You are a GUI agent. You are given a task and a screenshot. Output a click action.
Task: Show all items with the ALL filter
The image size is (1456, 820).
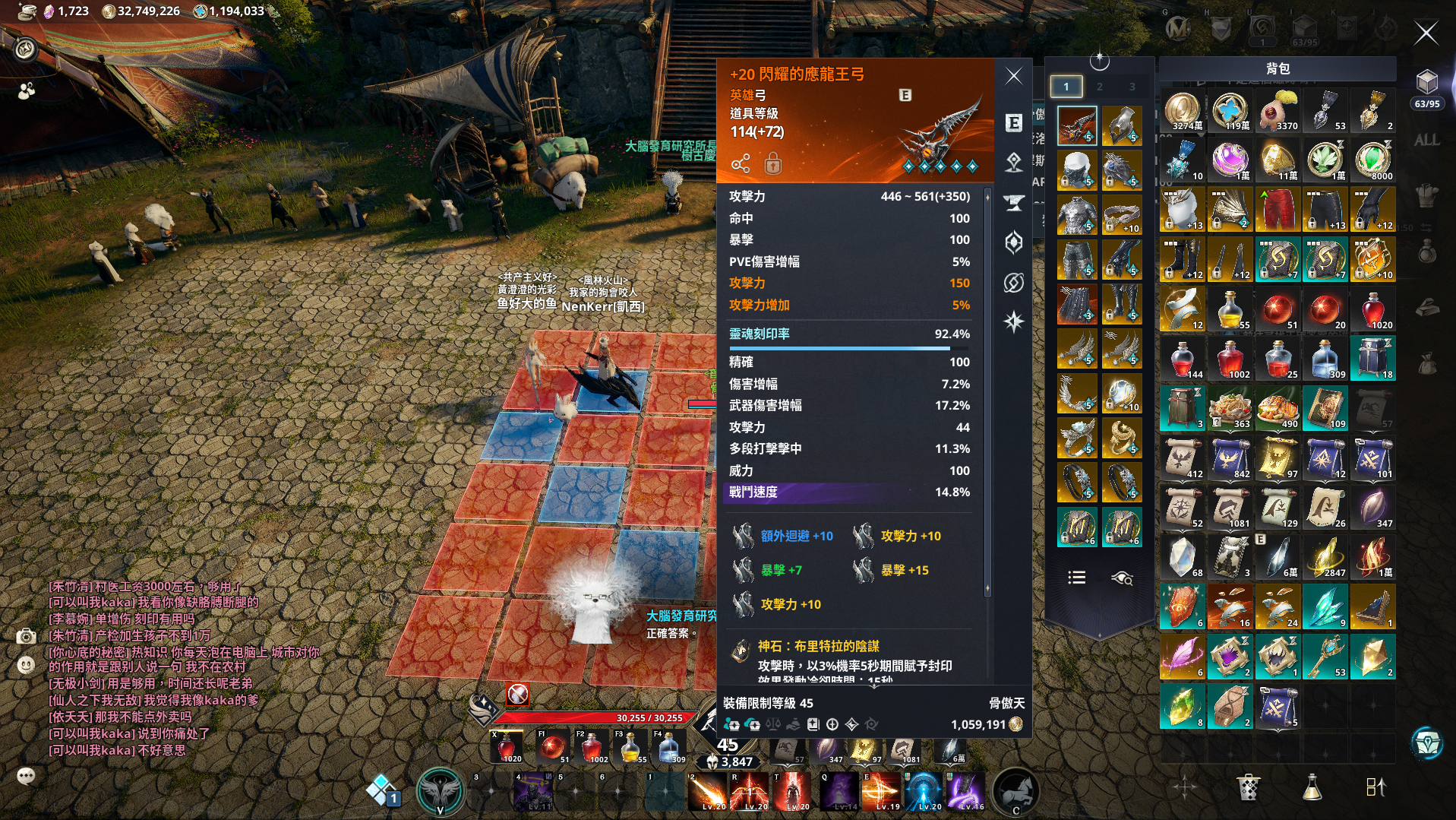point(1426,140)
